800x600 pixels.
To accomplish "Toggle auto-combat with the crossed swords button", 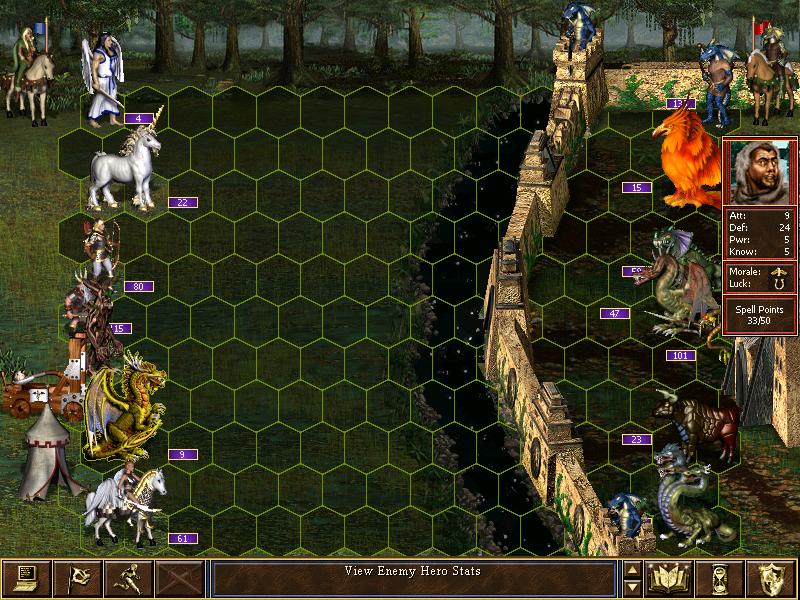I will point(179,577).
